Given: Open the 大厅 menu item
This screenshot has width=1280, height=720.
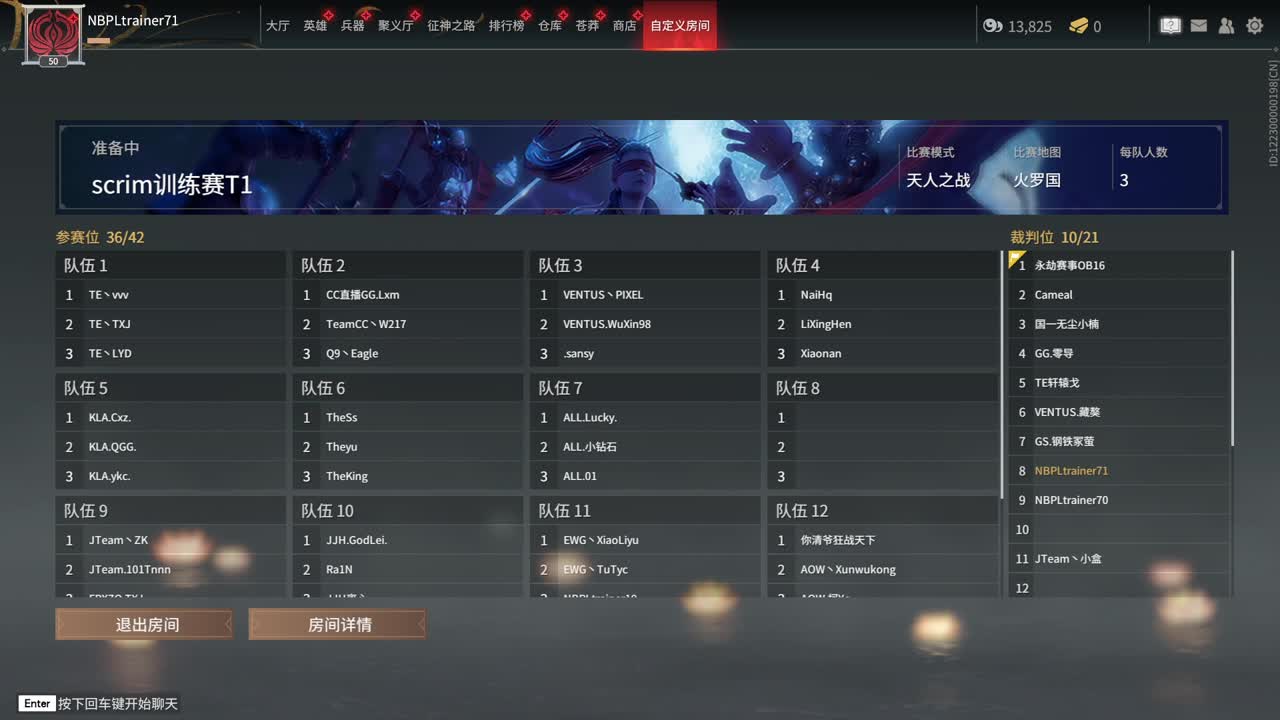Looking at the screenshot, I should [x=279, y=27].
